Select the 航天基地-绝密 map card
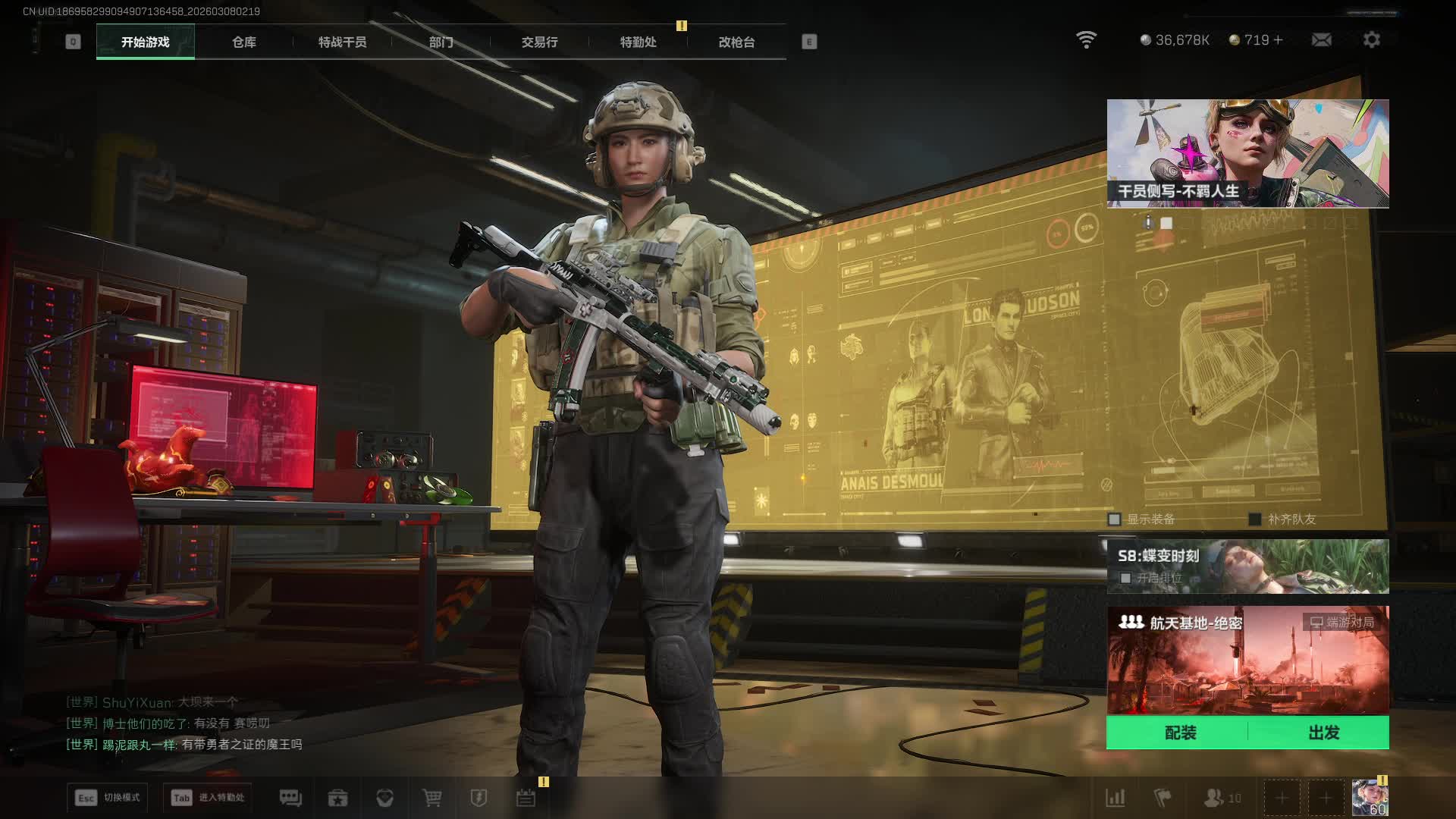Image resolution: width=1456 pixels, height=819 pixels. pyautogui.click(x=1247, y=660)
